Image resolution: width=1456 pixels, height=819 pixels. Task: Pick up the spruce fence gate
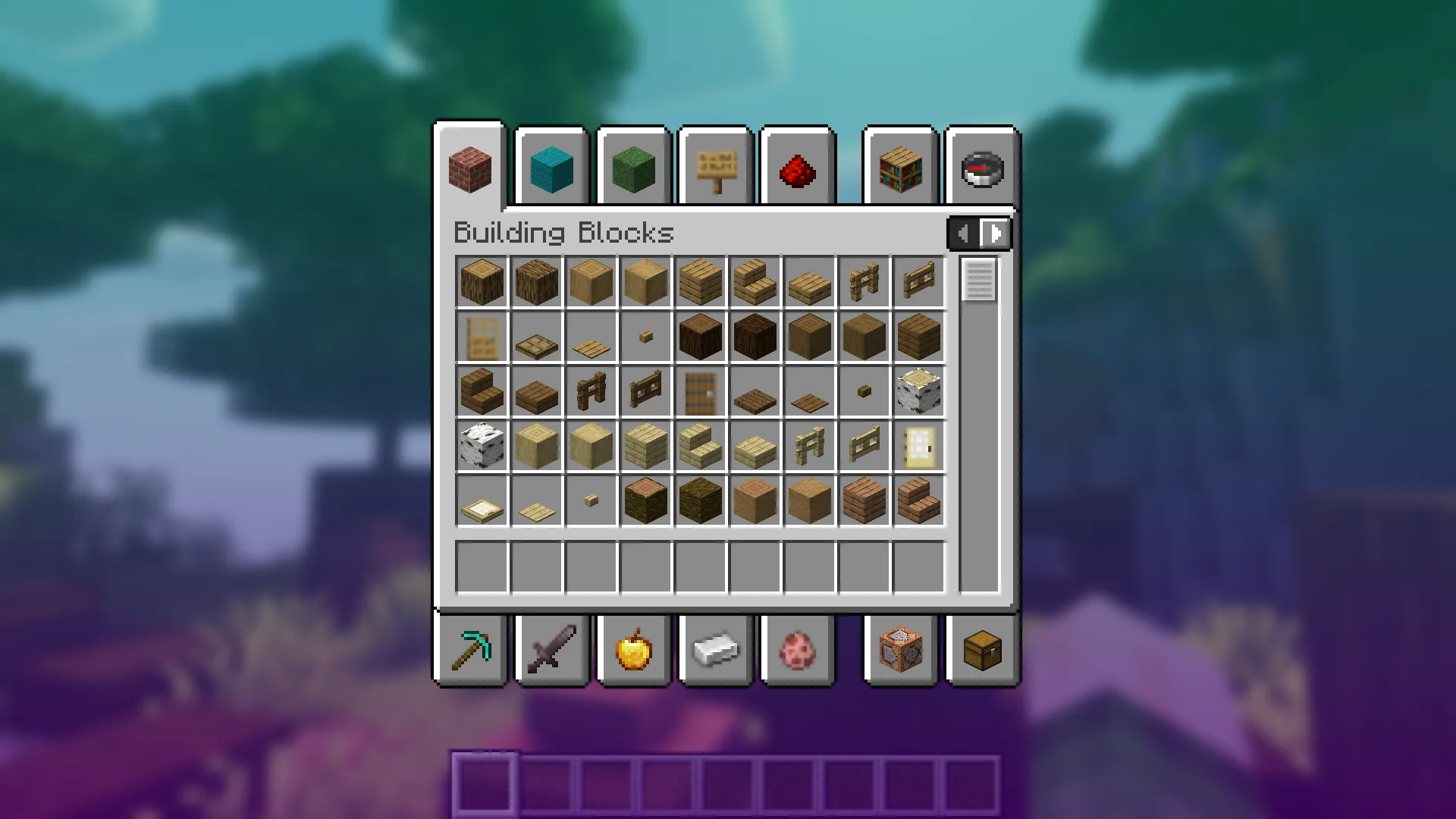click(646, 391)
